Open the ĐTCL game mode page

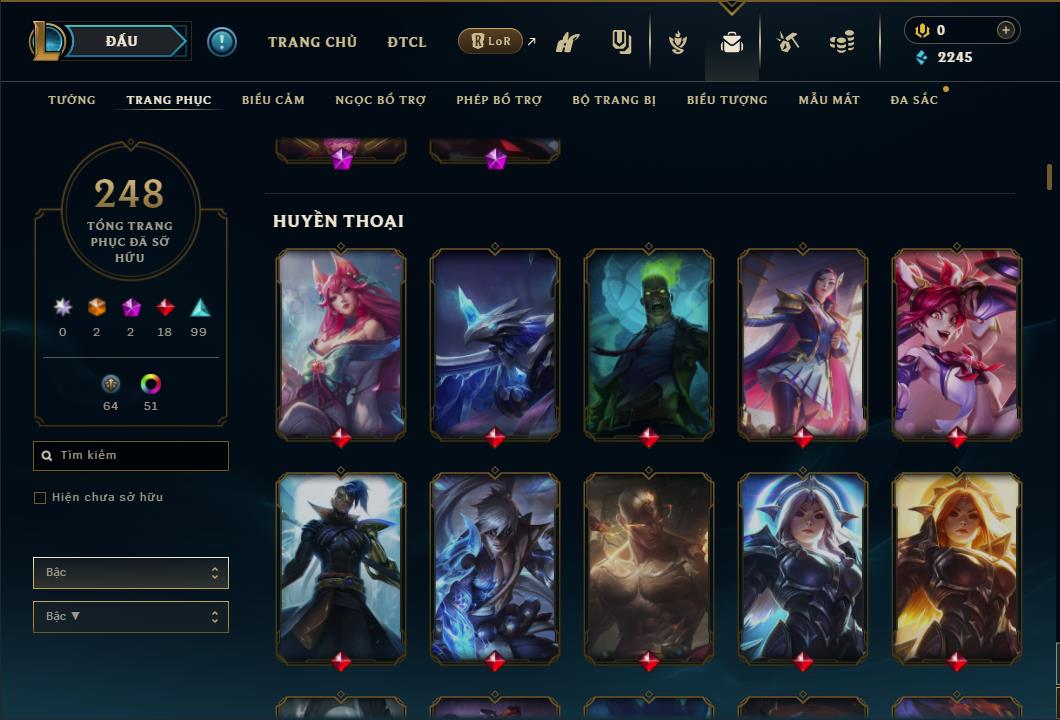pyautogui.click(x=407, y=42)
